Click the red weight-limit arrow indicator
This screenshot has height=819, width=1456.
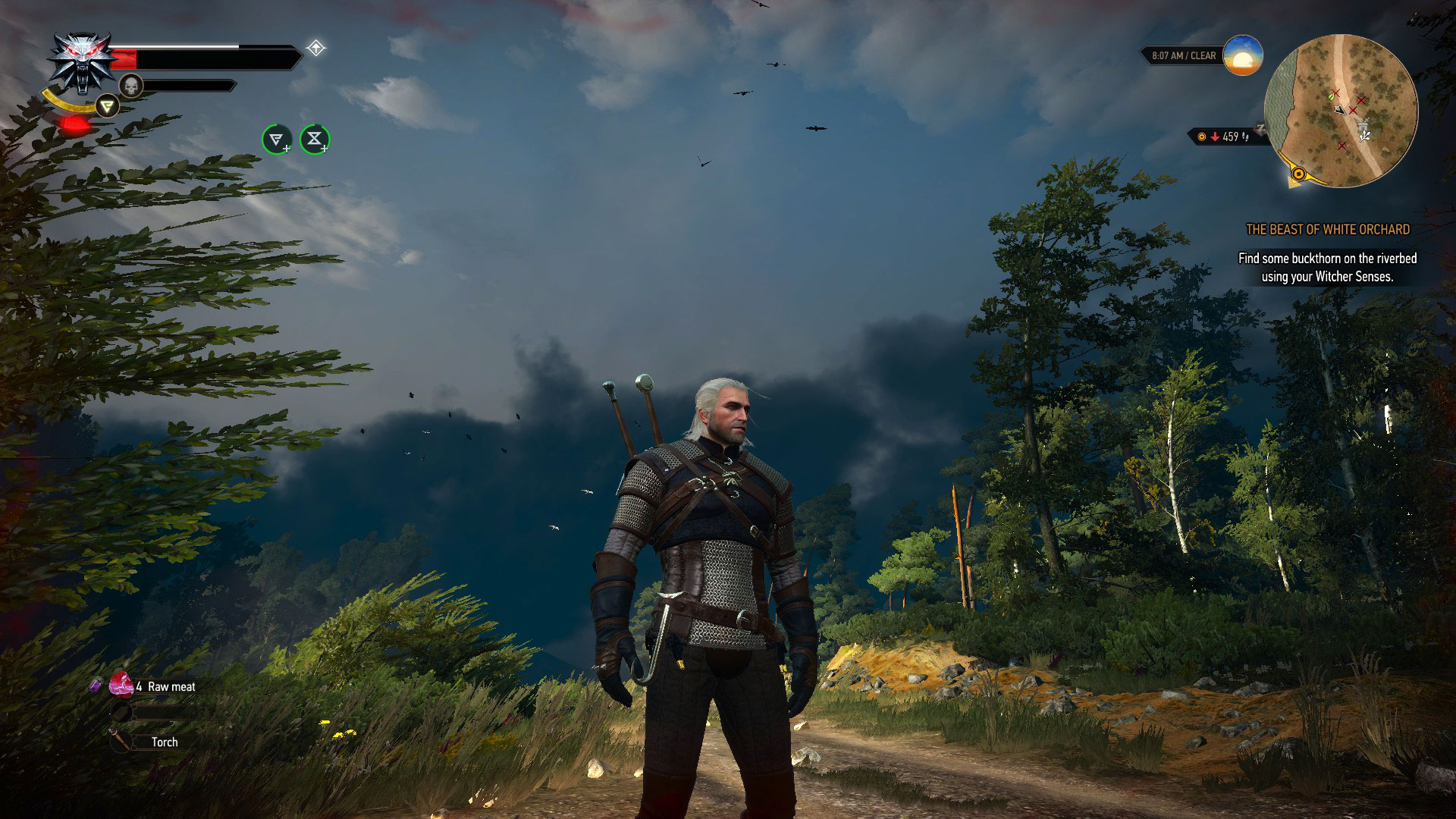tap(1216, 136)
